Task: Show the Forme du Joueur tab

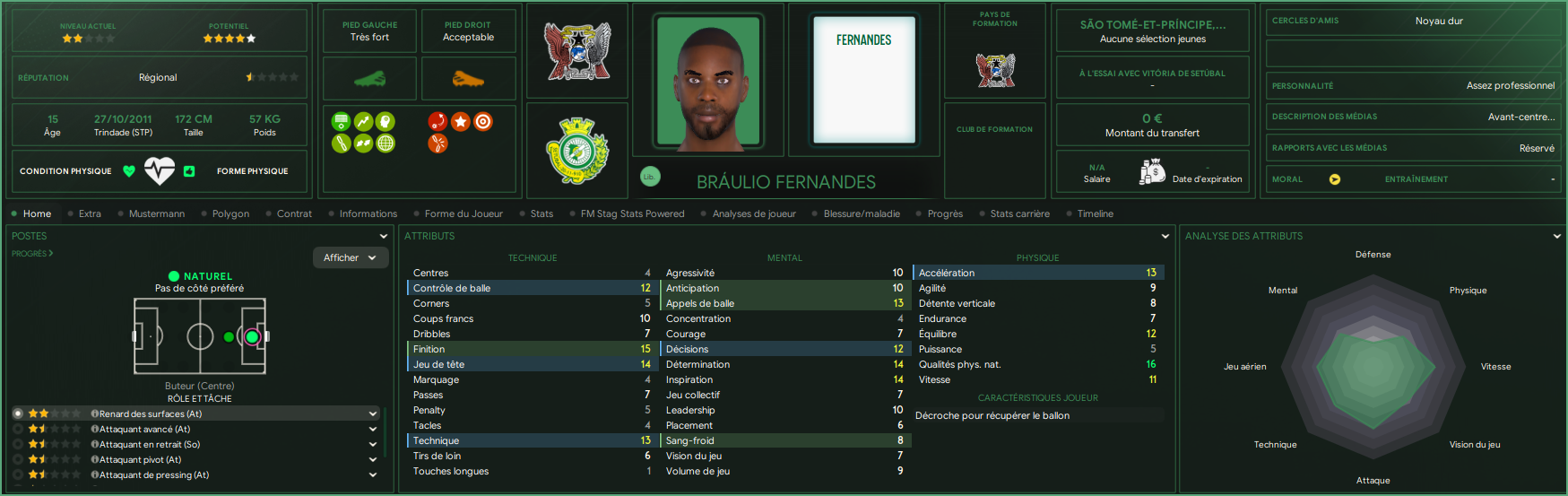Action: pyautogui.click(x=463, y=213)
